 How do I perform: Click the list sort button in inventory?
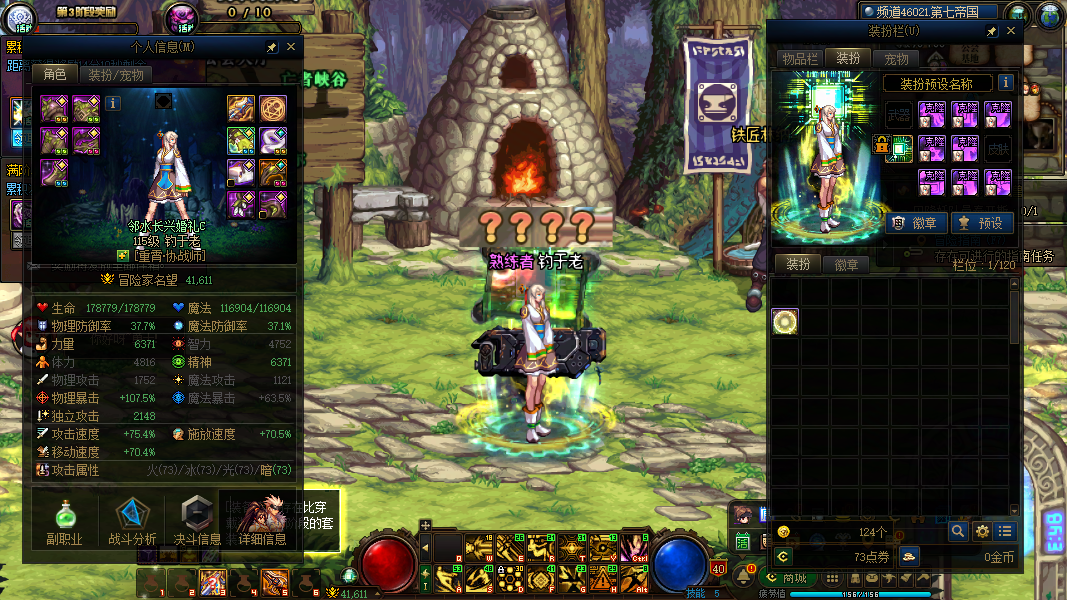point(1006,531)
